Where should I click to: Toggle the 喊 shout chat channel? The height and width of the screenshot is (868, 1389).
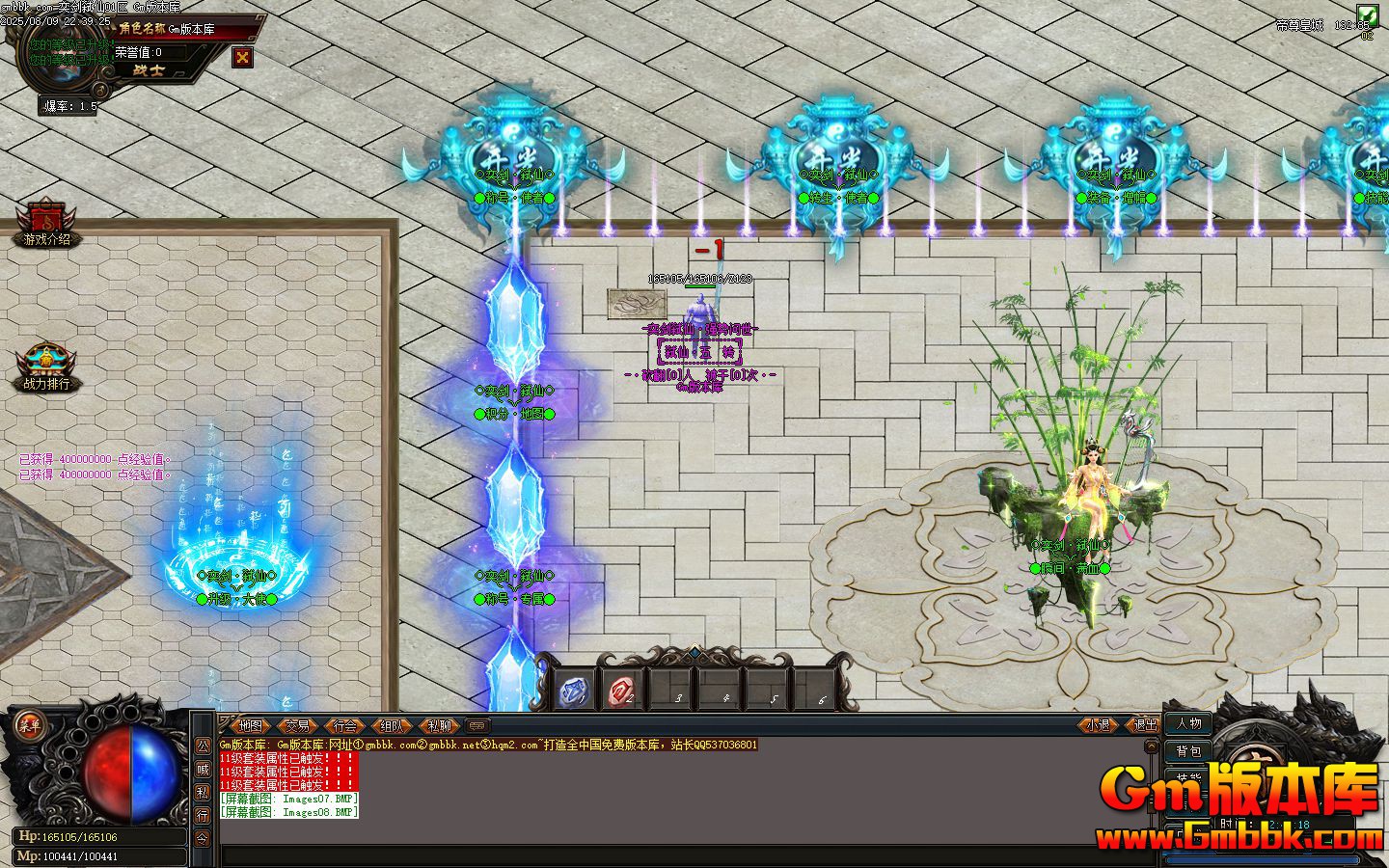tap(203, 768)
